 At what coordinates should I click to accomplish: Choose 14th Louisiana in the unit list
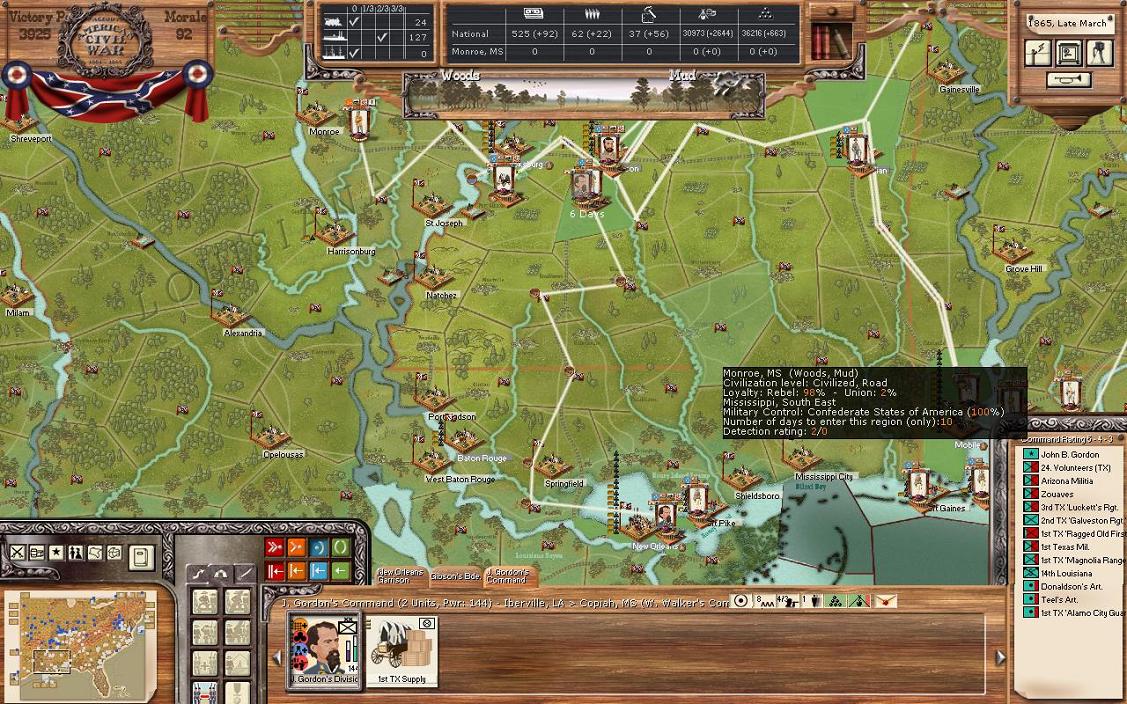[1066, 574]
